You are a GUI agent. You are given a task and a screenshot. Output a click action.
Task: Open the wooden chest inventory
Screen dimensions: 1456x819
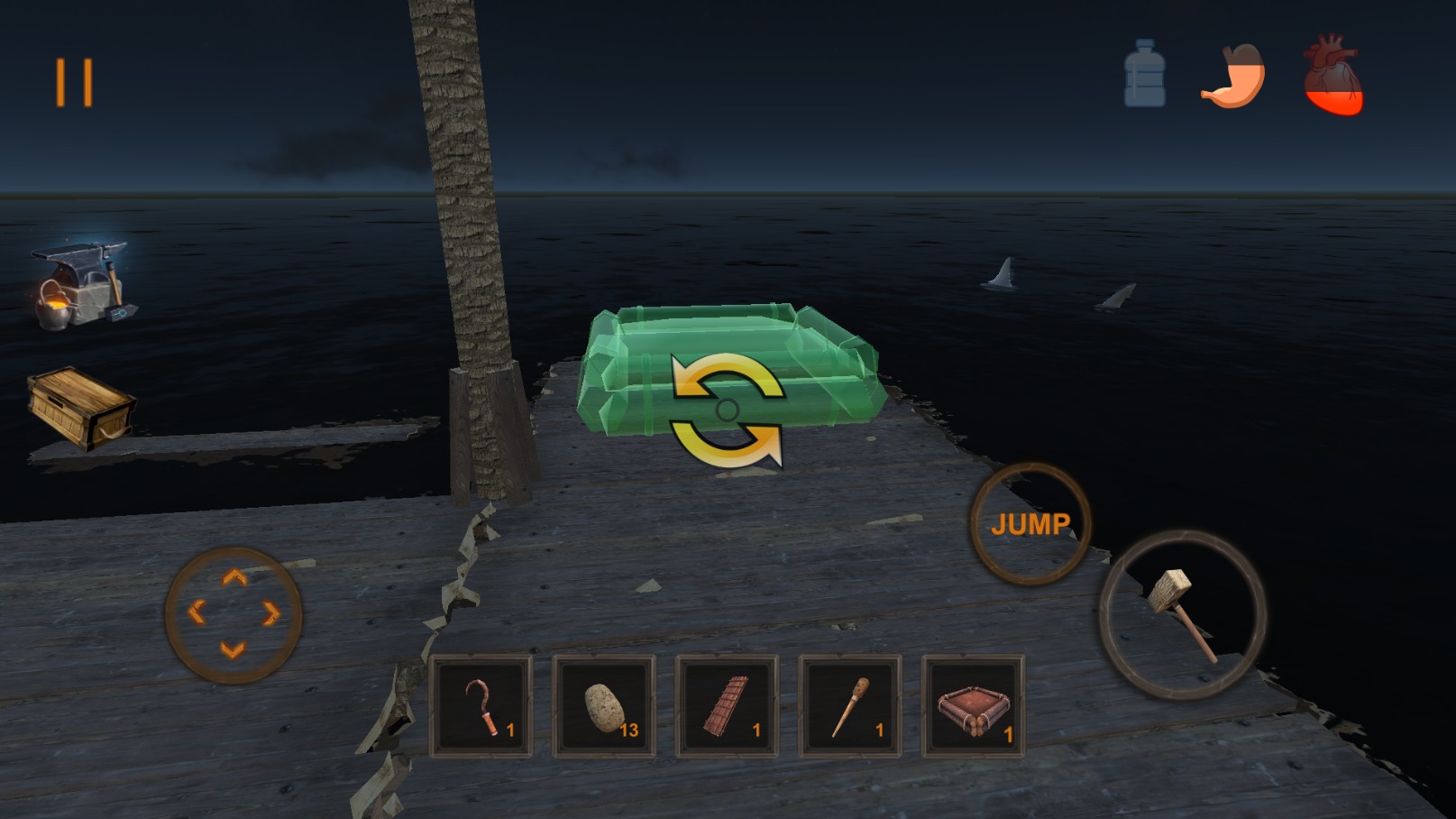click(x=81, y=408)
